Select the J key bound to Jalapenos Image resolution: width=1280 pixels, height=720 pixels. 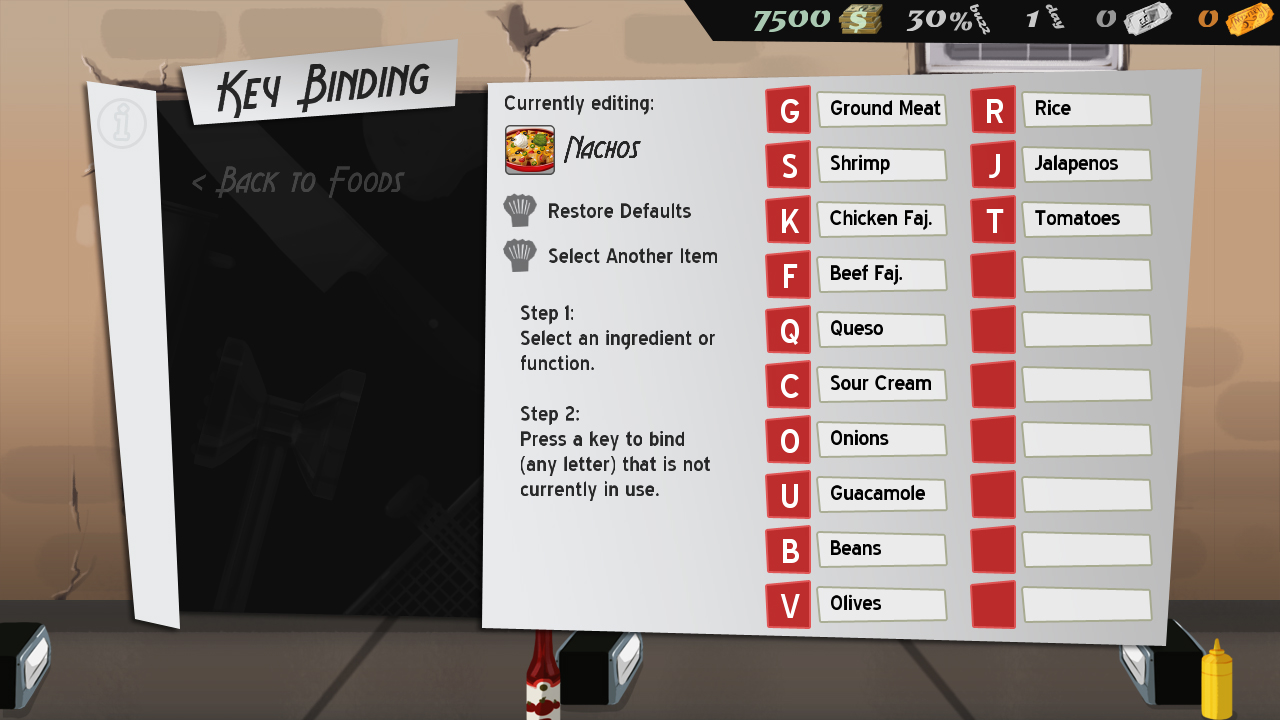pos(993,165)
